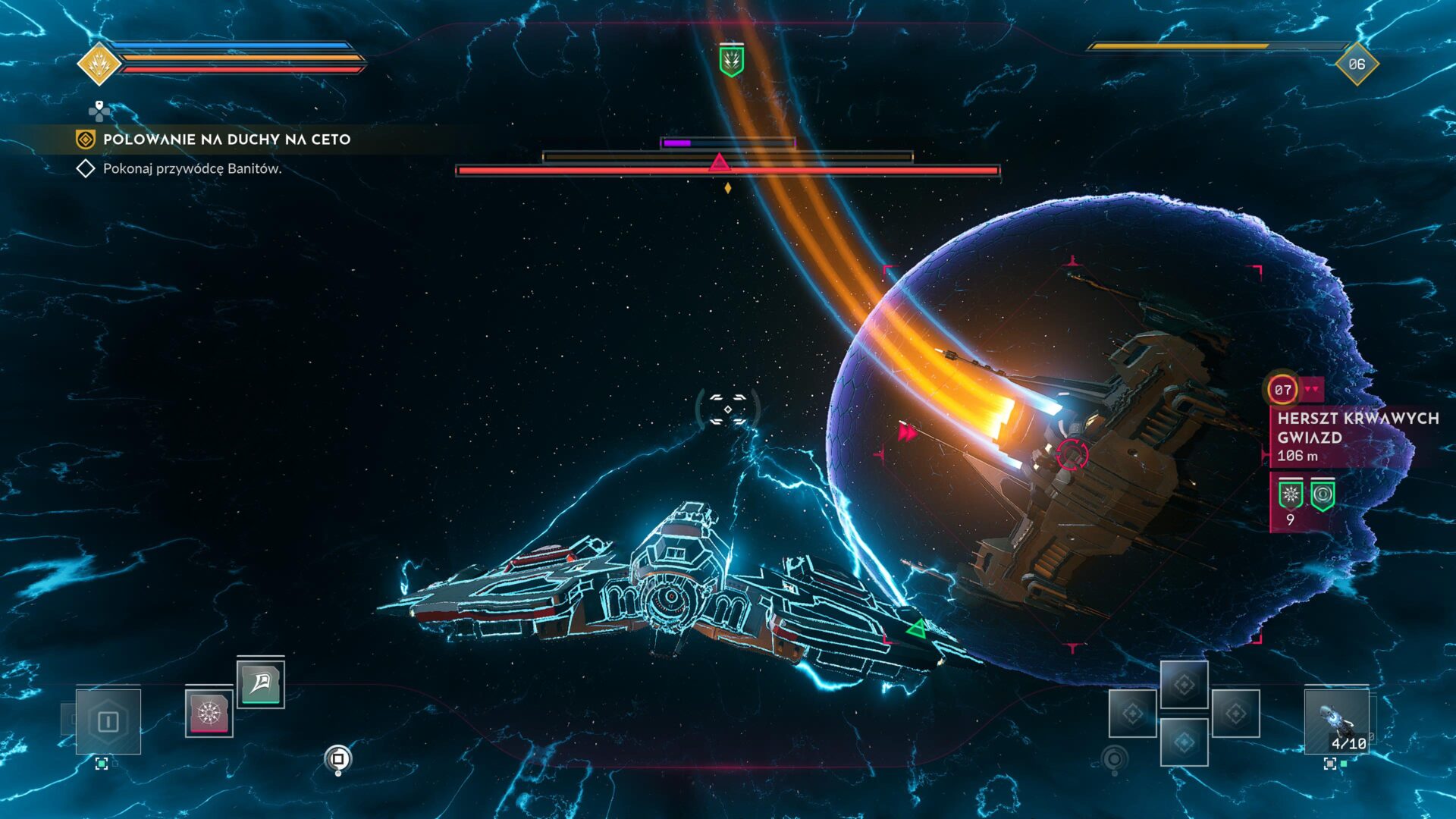
Task: Click the pause-symbol hexagon device slot
Action: point(108,720)
